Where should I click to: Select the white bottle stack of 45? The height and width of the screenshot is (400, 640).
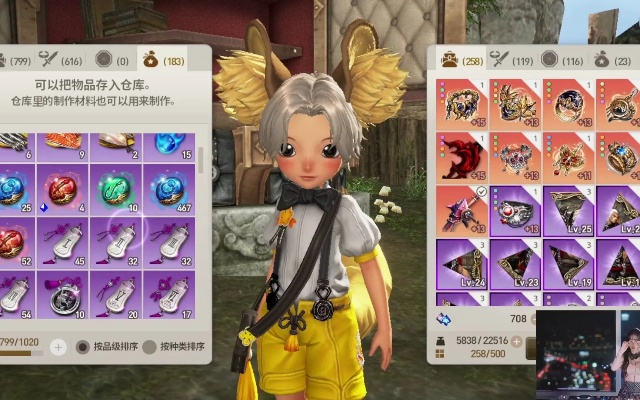pyautogui.click(x=64, y=240)
